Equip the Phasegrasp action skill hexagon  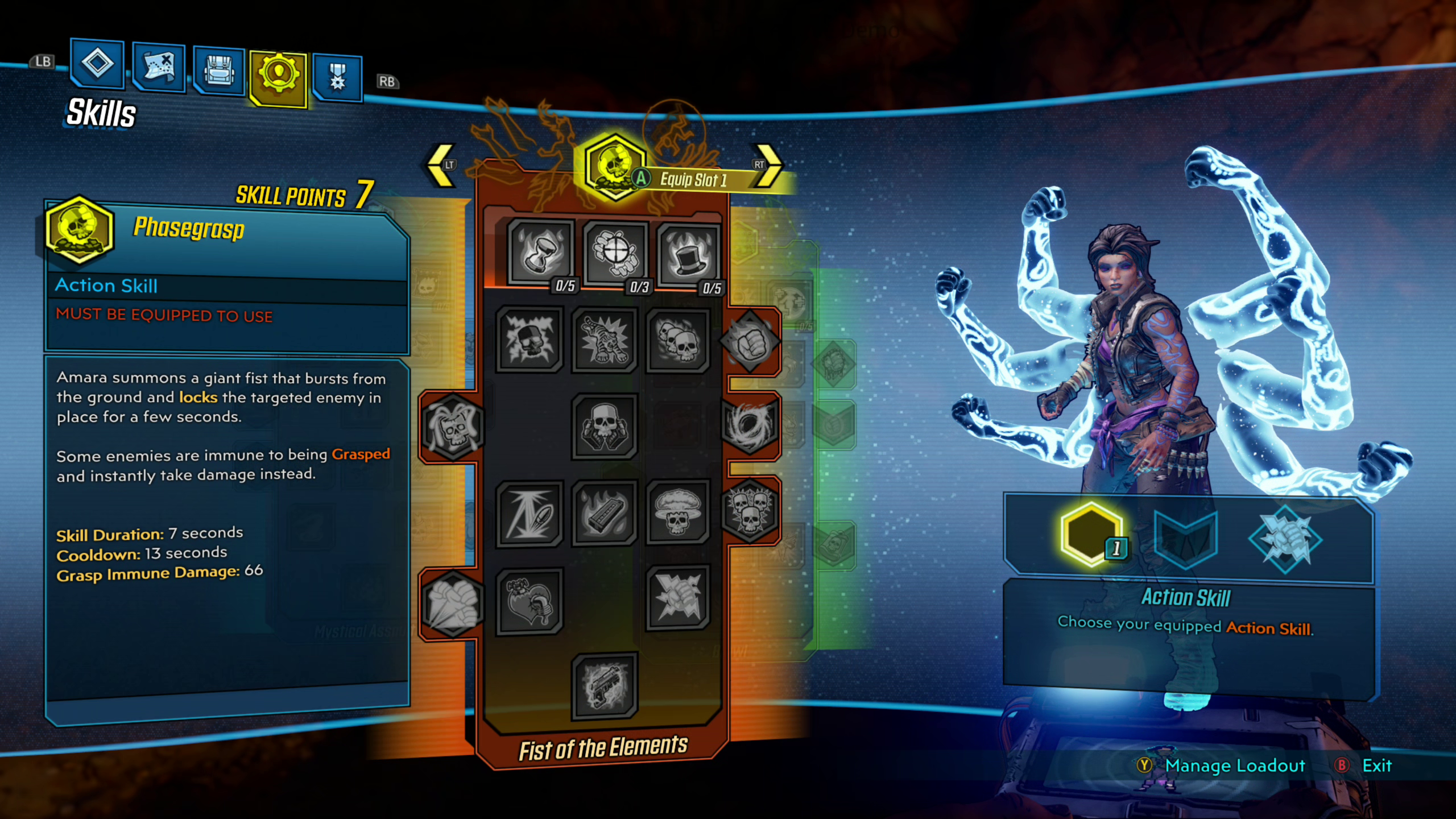[614, 166]
